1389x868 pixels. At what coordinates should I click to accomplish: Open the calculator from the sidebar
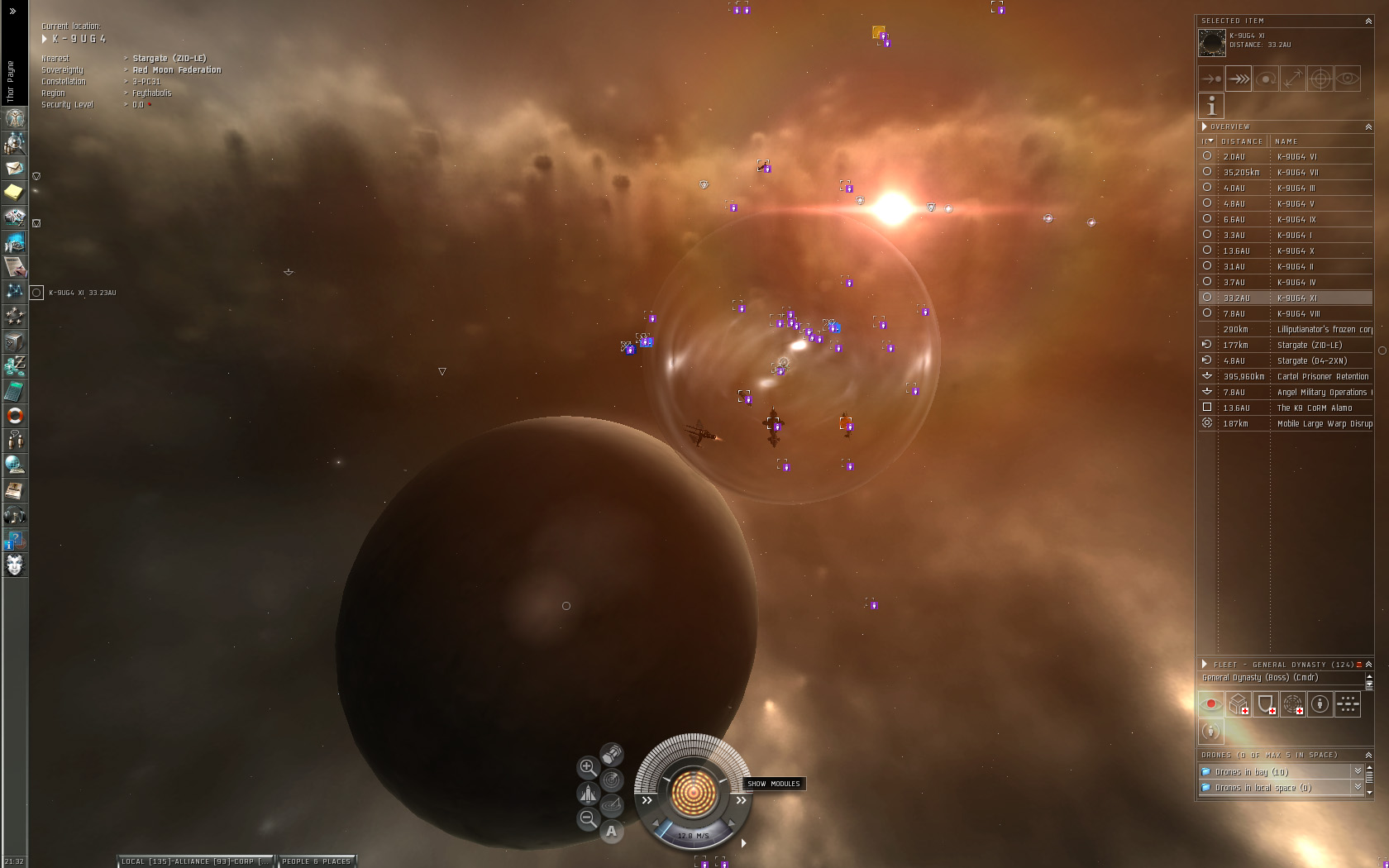15,391
